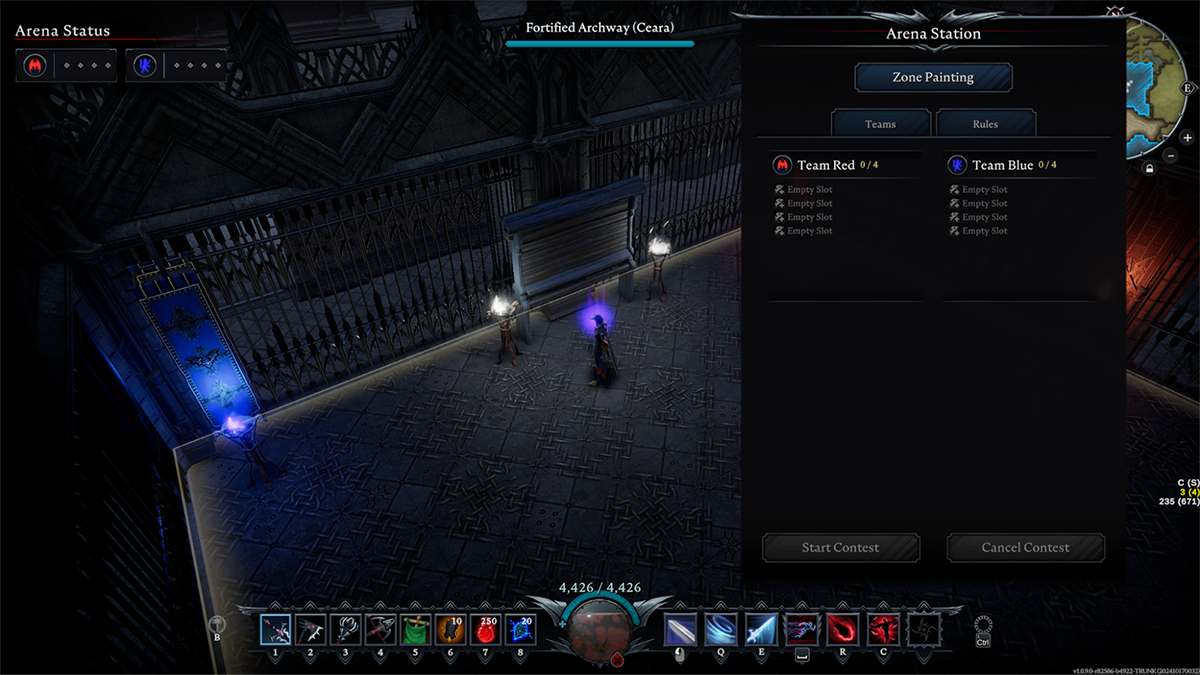Cancel the arena contest
1200x675 pixels.
click(1025, 547)
